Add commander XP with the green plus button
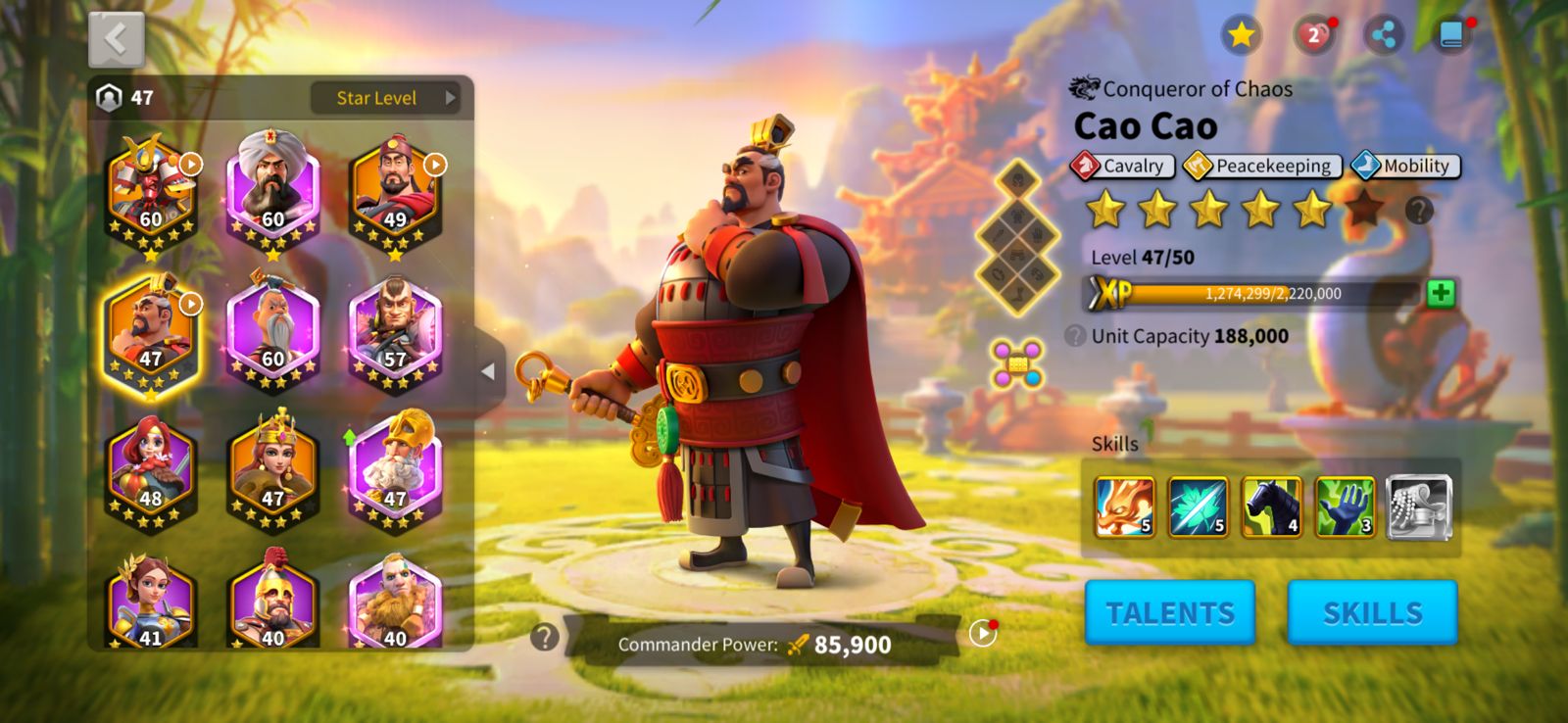The height and width of the screenshot is (723, 1568). (x=1440, y=293)
